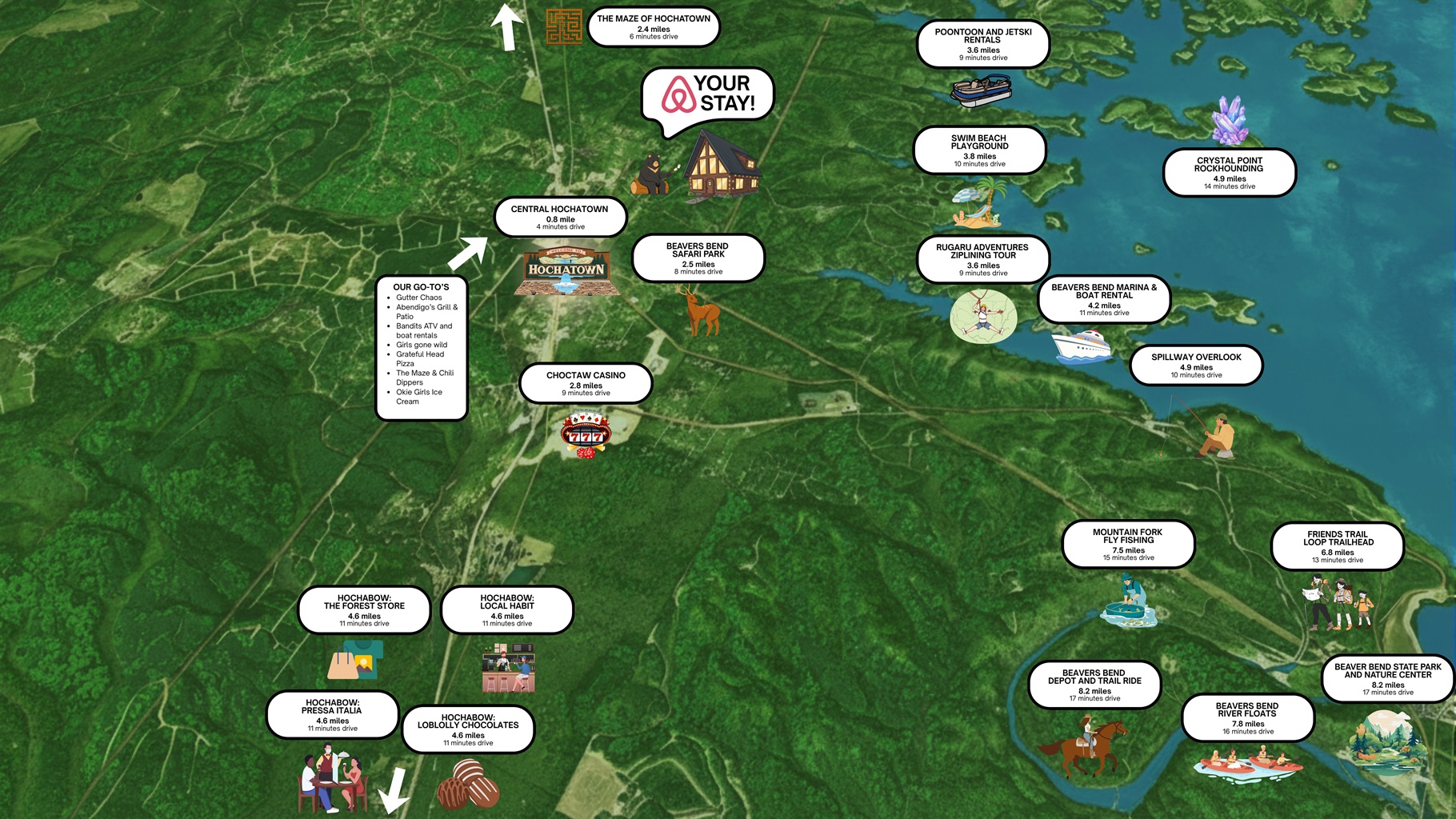
Task: Choose the Hochabow: Local Habit label
Action: coord(507,610)
